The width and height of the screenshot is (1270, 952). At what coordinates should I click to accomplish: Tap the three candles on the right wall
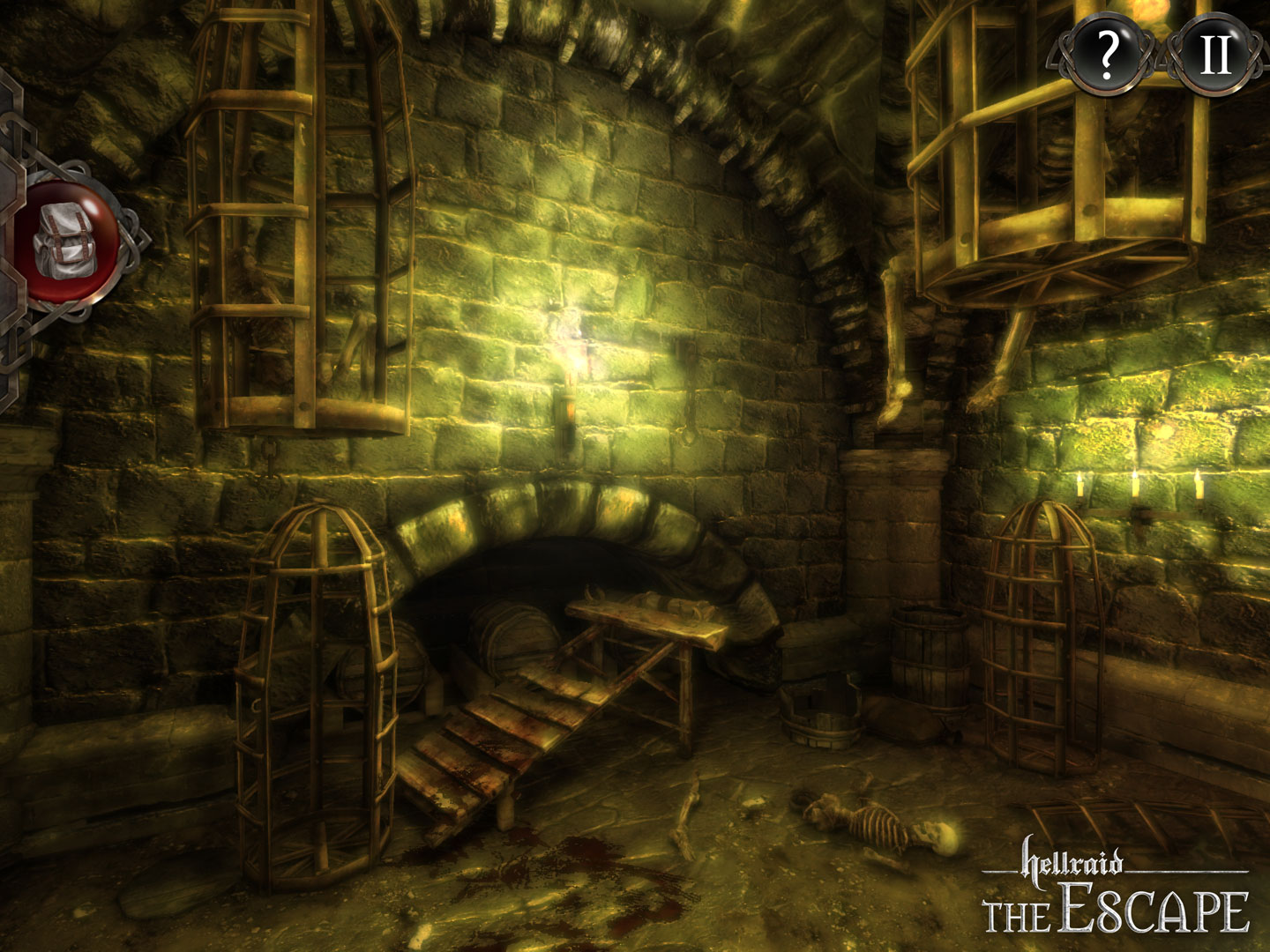click(1138, 485)
